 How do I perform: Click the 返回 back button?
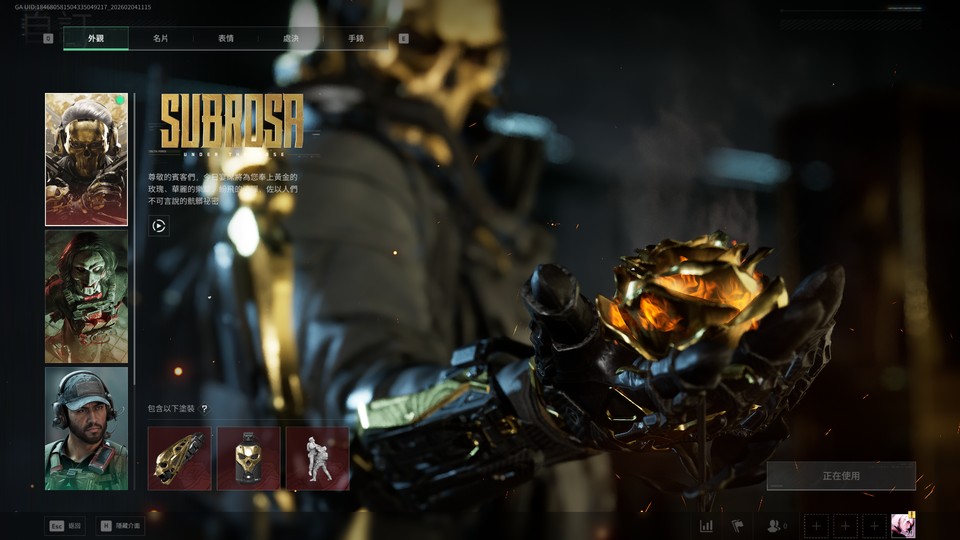click(x=65, y=526)
